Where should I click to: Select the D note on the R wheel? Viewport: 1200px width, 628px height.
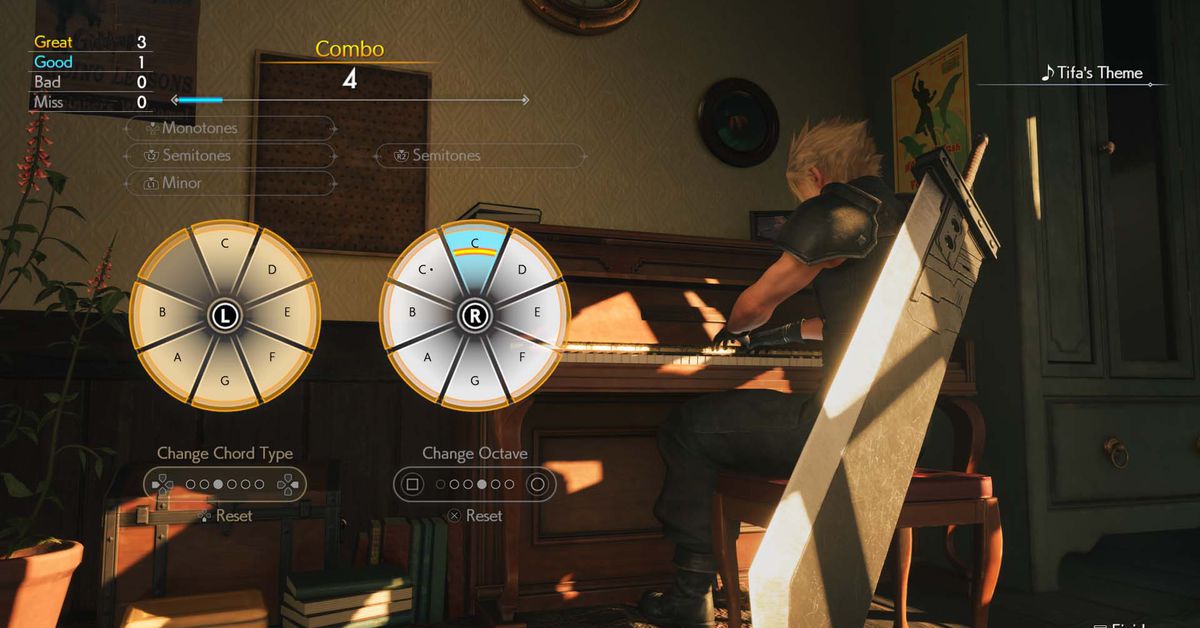pos(521,269)
